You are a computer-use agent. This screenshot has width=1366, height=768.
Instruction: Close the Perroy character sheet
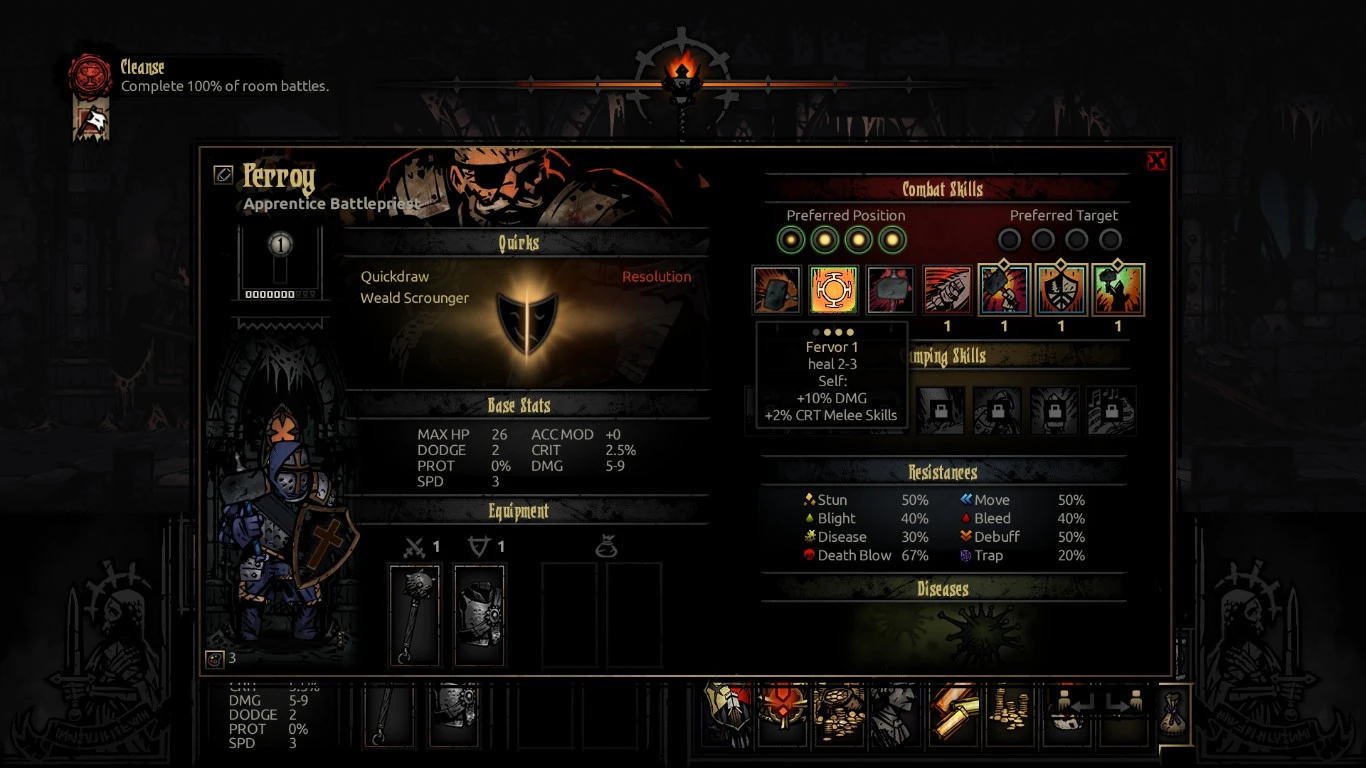click(x=1156, y=161)
